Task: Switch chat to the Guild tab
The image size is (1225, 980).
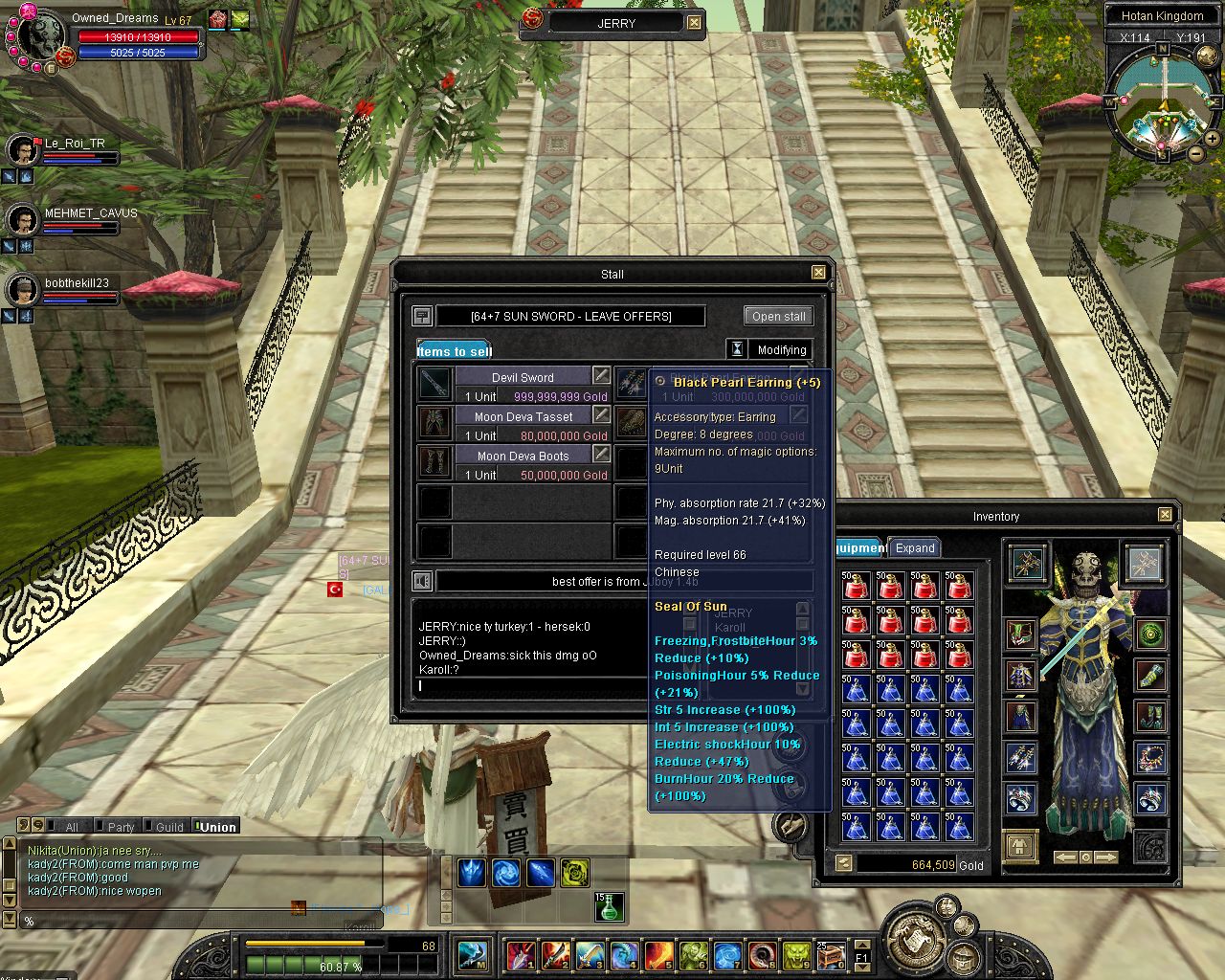Action: 169,827
